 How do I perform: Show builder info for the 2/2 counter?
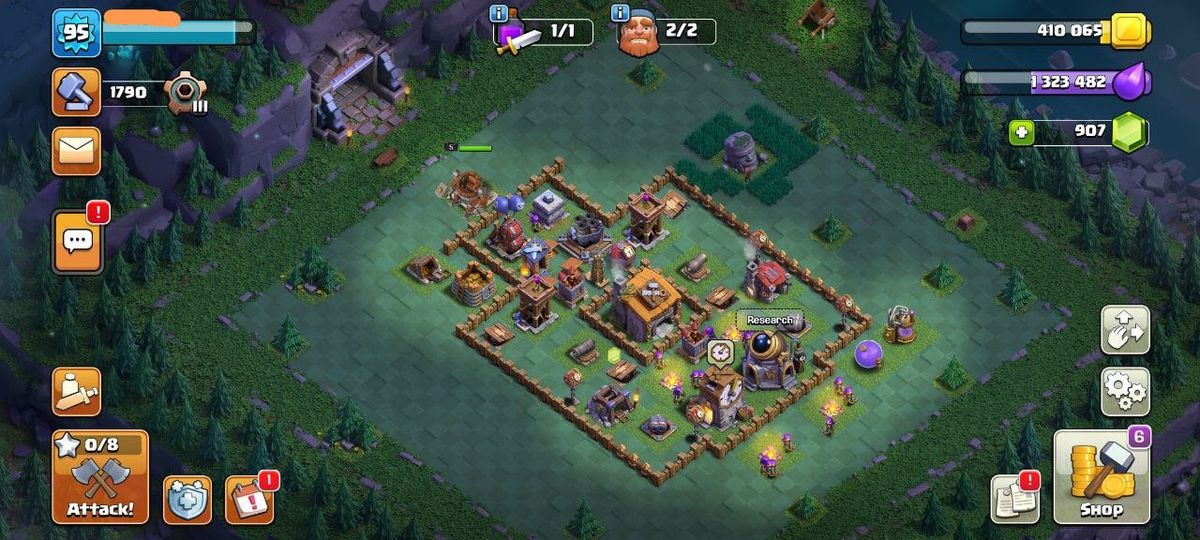[x=621, y=13]
